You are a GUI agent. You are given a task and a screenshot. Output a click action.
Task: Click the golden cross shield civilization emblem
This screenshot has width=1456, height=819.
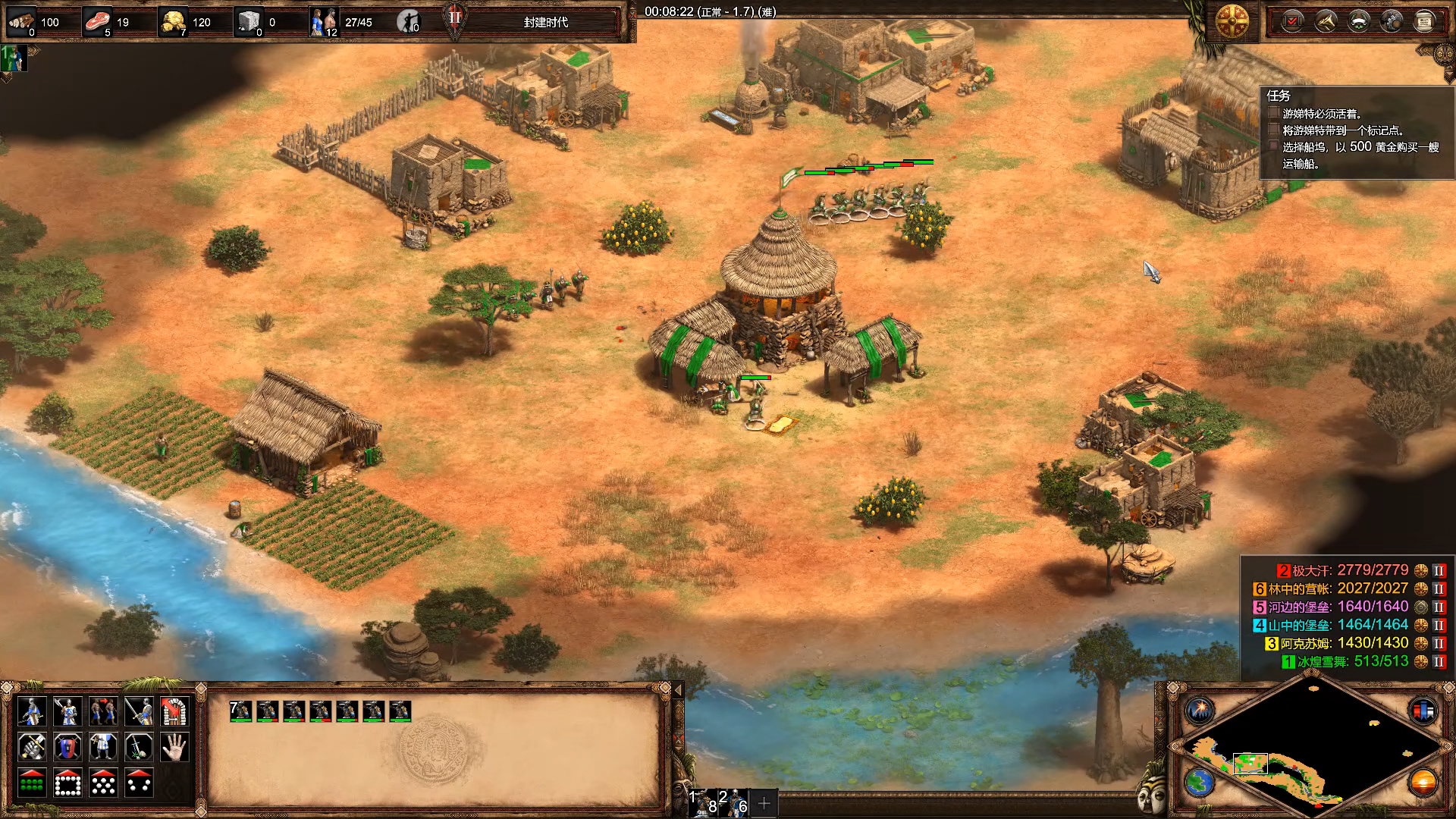[1232, 21]
